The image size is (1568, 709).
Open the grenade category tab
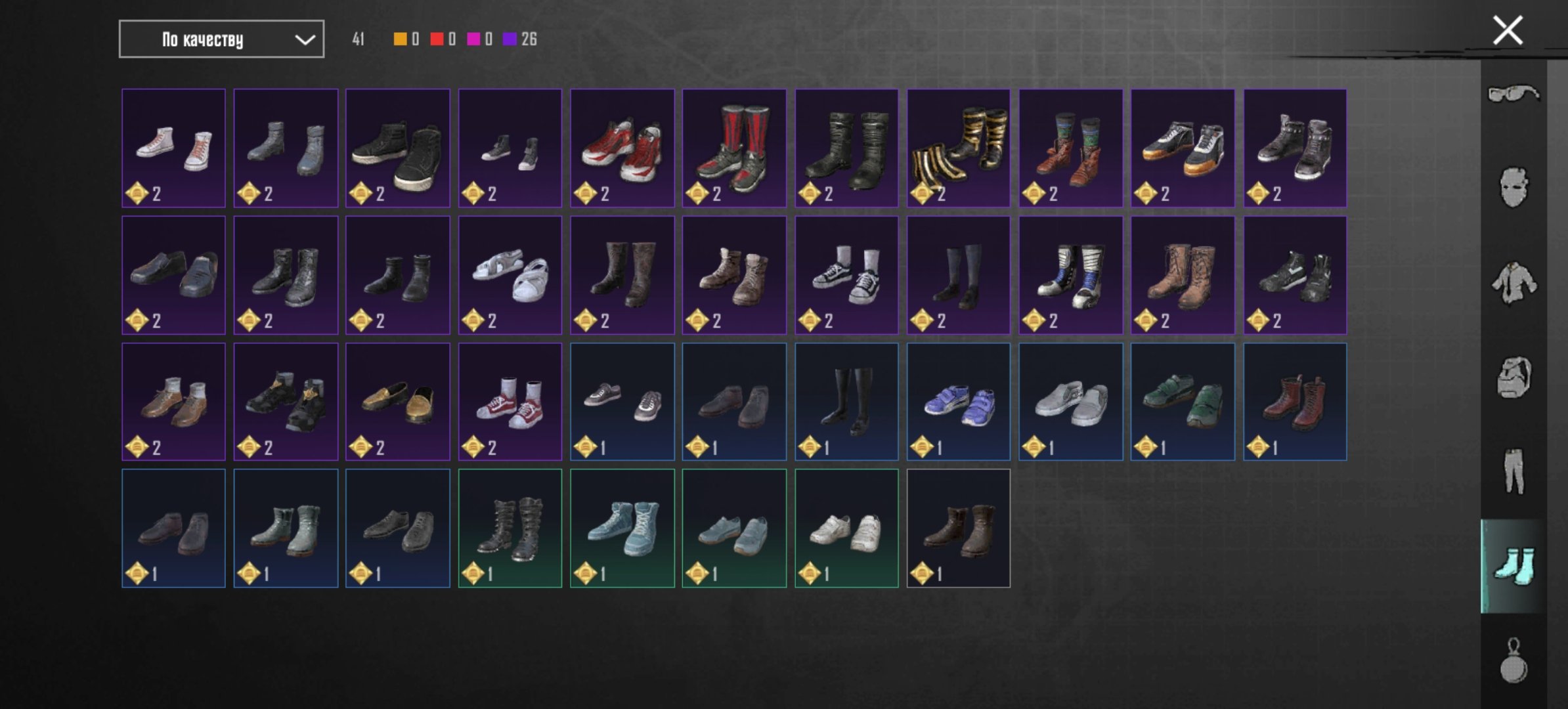click(1514, 661)
